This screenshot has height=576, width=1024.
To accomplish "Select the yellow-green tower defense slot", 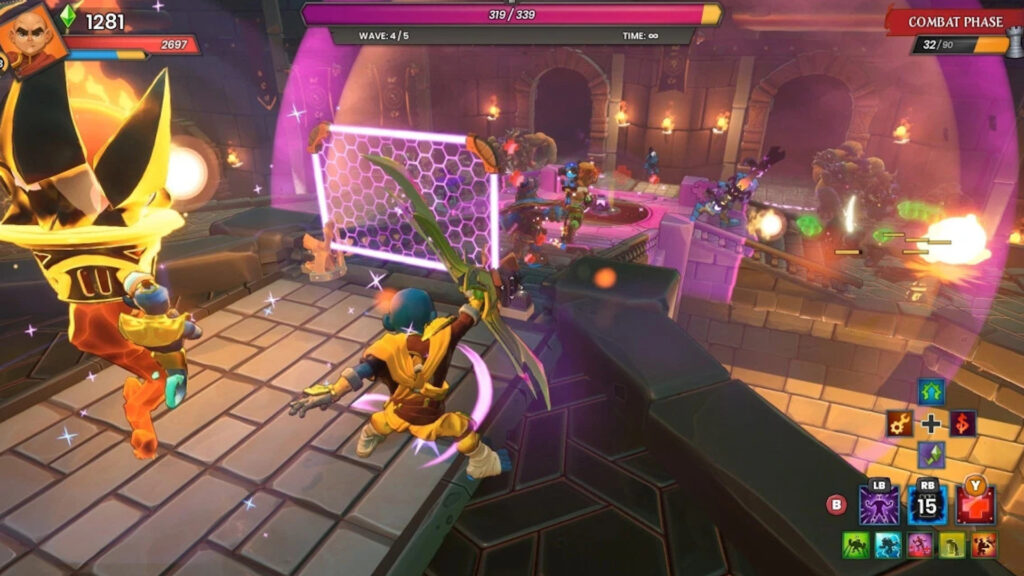I will pos(951,545).
